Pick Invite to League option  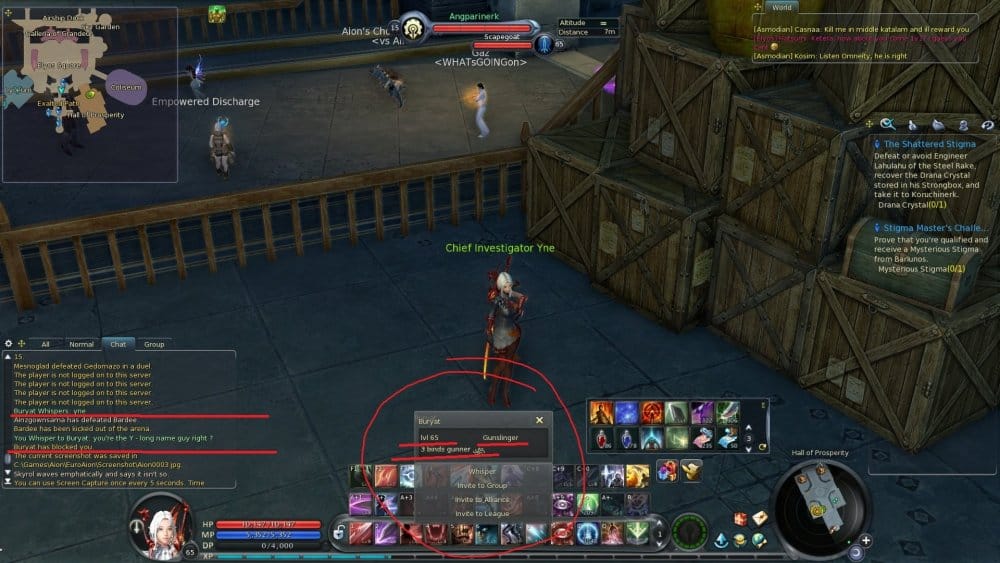[x=482, y=513]
